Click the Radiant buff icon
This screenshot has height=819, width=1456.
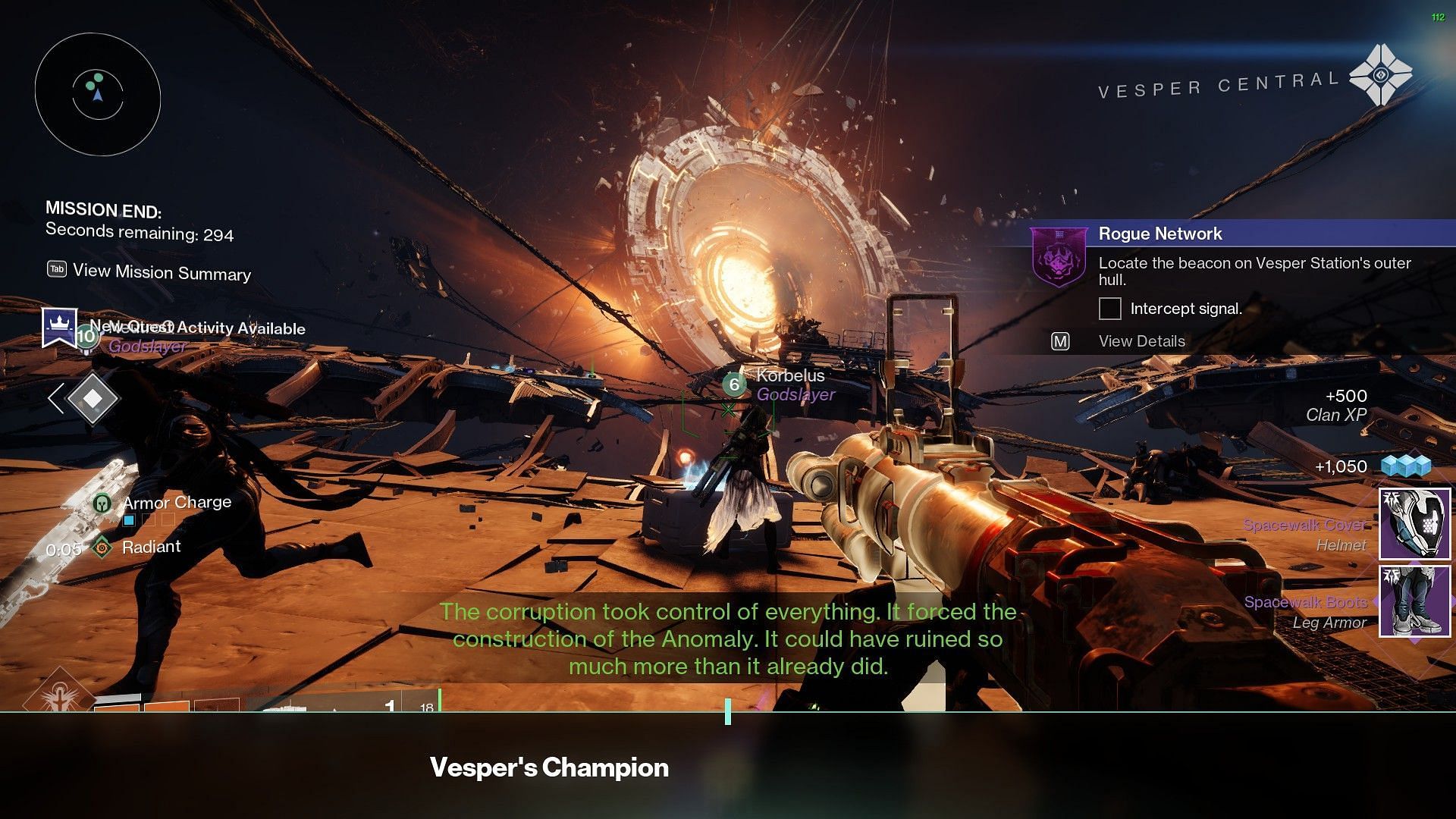[x=102, y=547]
